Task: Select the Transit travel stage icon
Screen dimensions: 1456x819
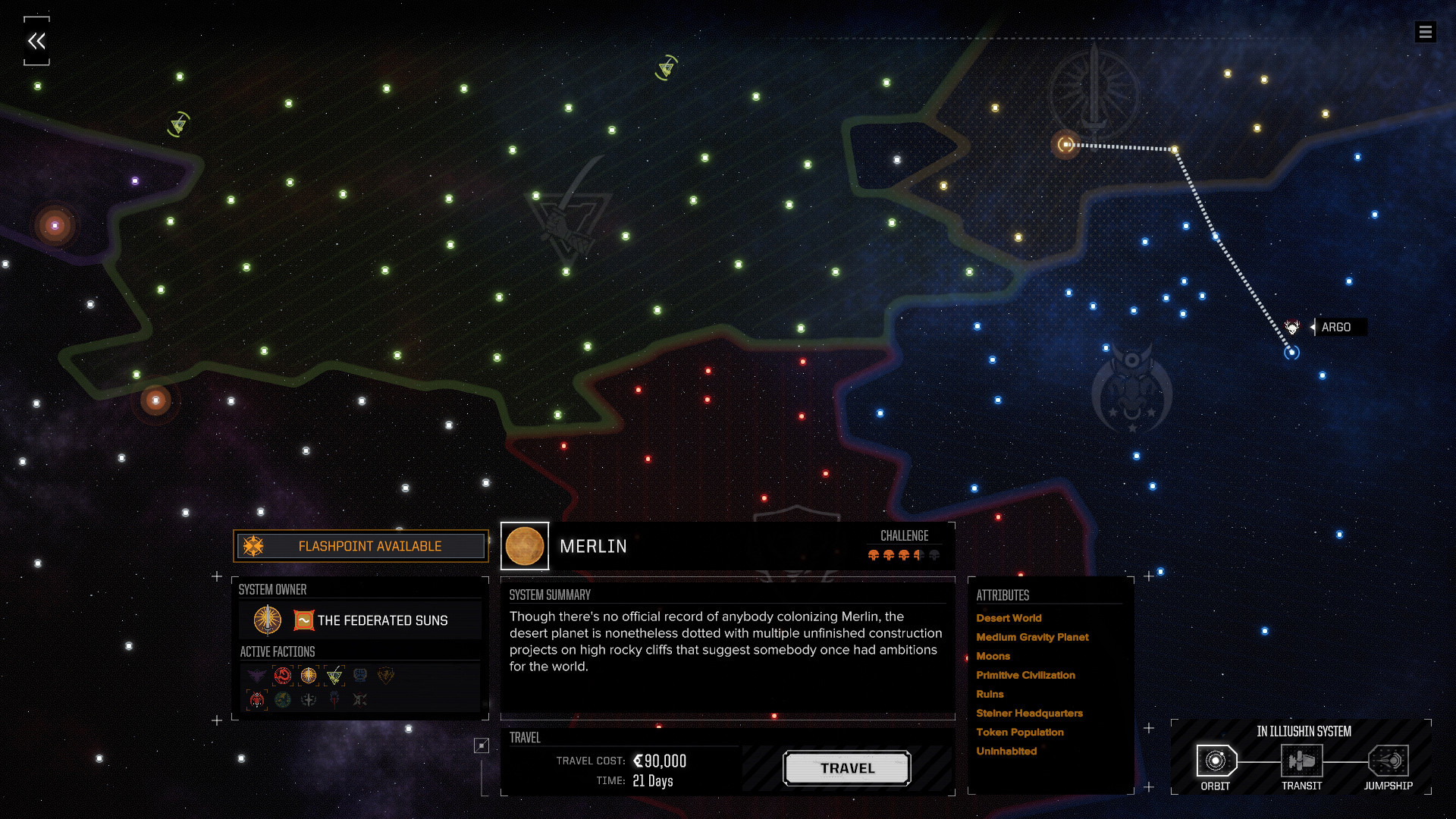Action: click(x=1301, y=761)
